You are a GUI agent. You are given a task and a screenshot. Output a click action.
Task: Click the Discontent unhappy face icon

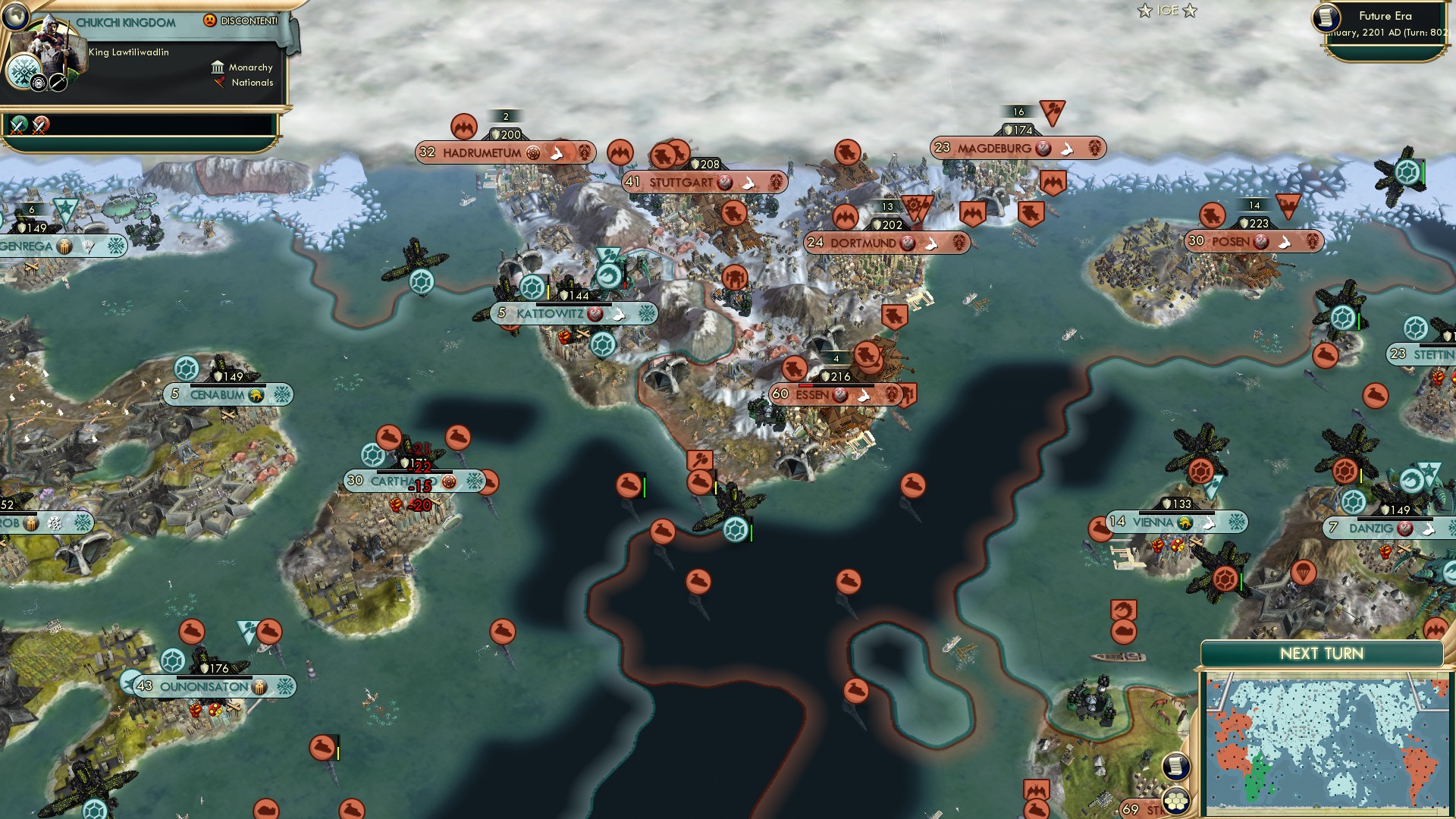point(209,20)
